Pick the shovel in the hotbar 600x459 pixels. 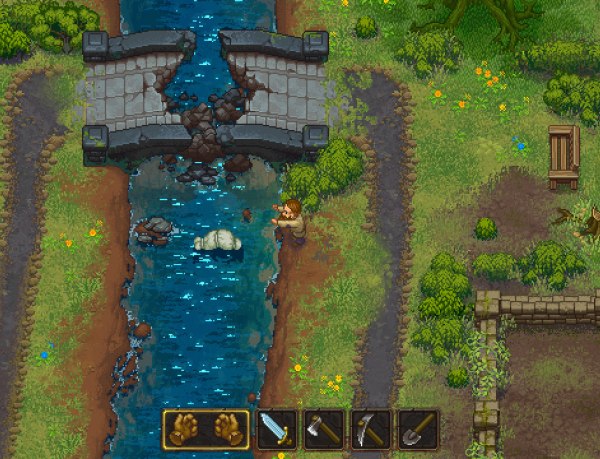coord(418,429)
